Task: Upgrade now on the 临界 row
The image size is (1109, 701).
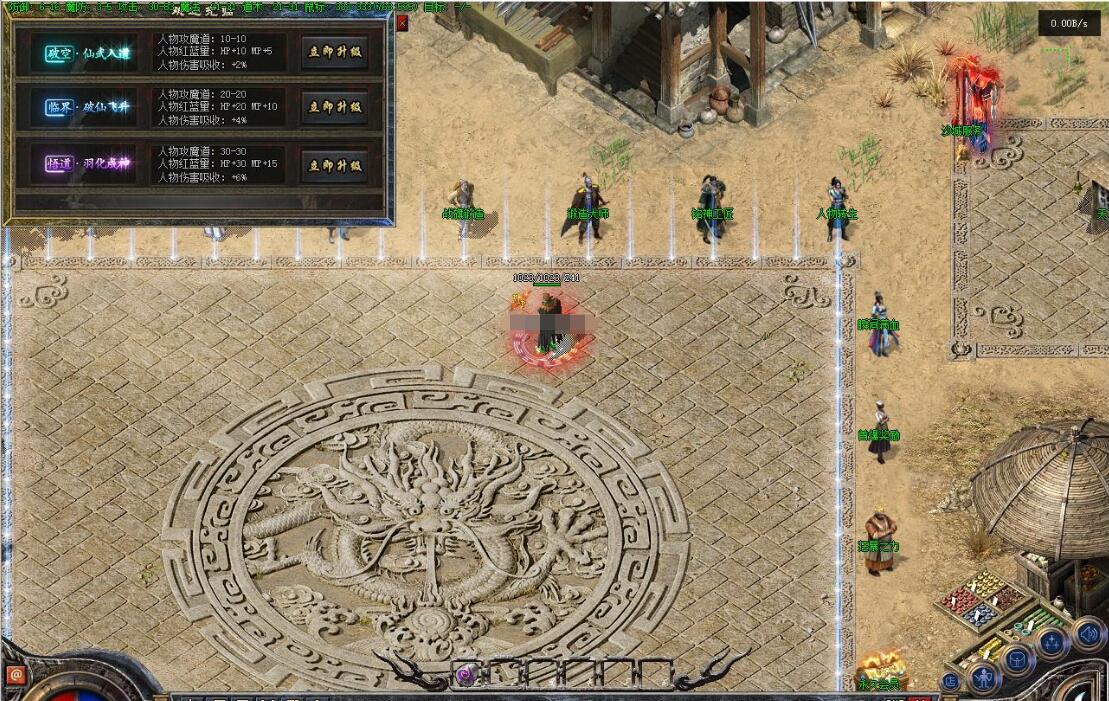Action: [x=334, y=107]
